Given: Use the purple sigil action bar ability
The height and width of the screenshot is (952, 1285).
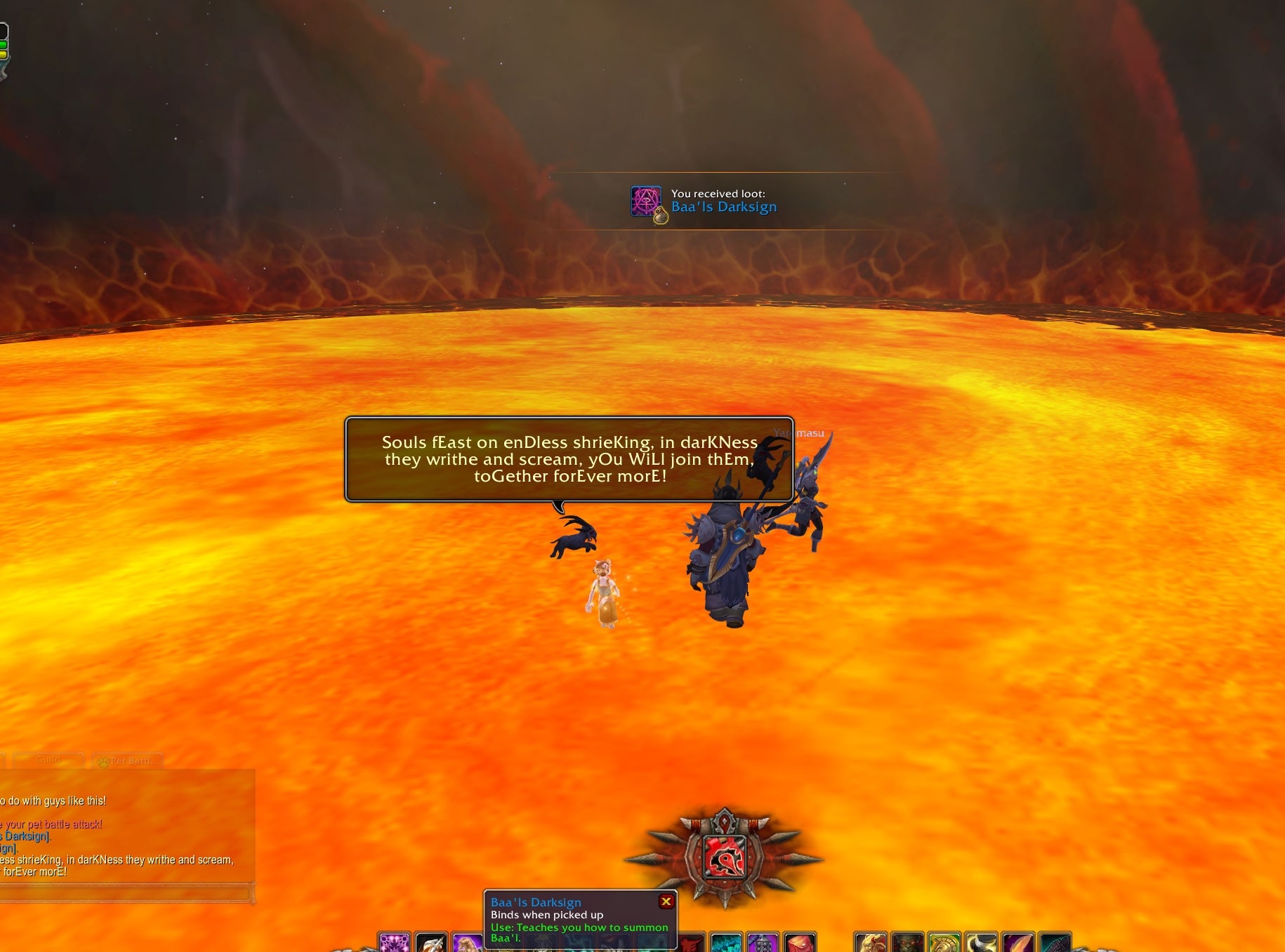Looking at the screenshot, I should coord(394,943).
